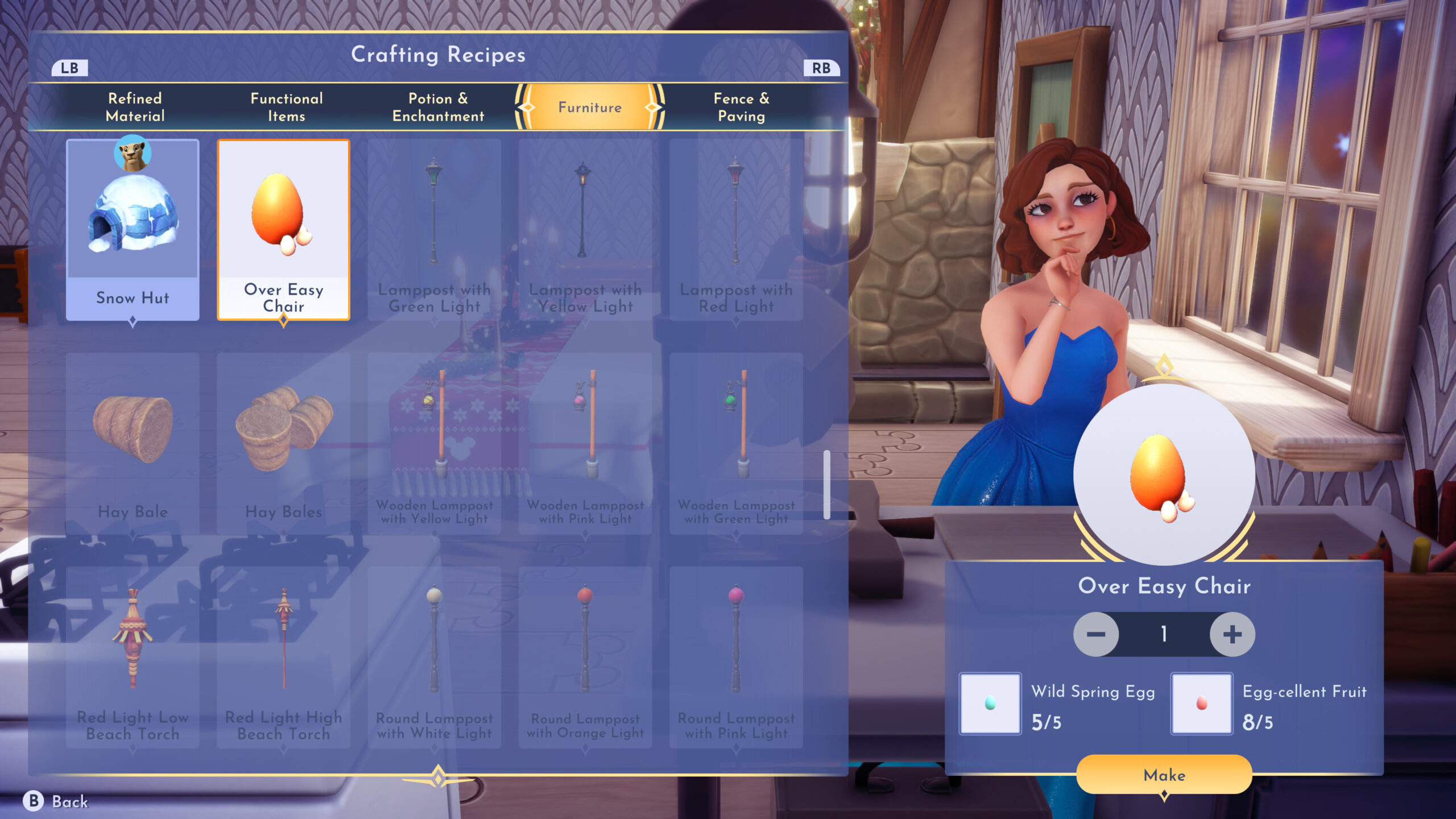
Task: Show the Potion & Enchantment recipes
Action: (438, 107)
